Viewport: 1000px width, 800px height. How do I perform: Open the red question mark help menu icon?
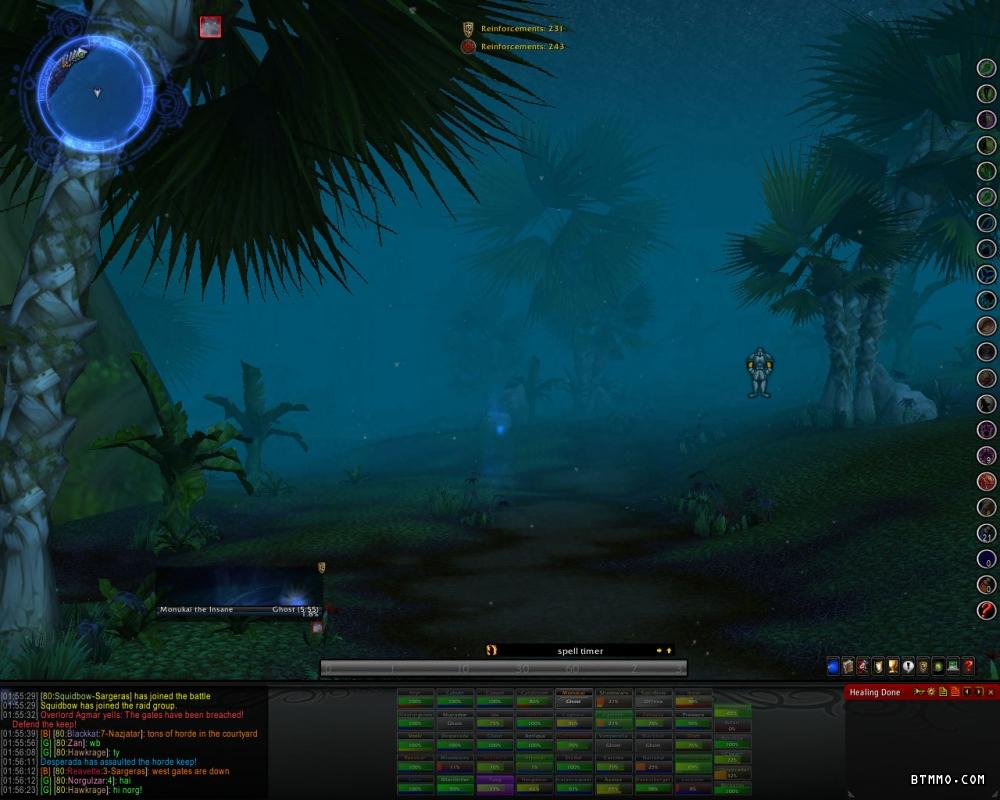coord(968,666)
